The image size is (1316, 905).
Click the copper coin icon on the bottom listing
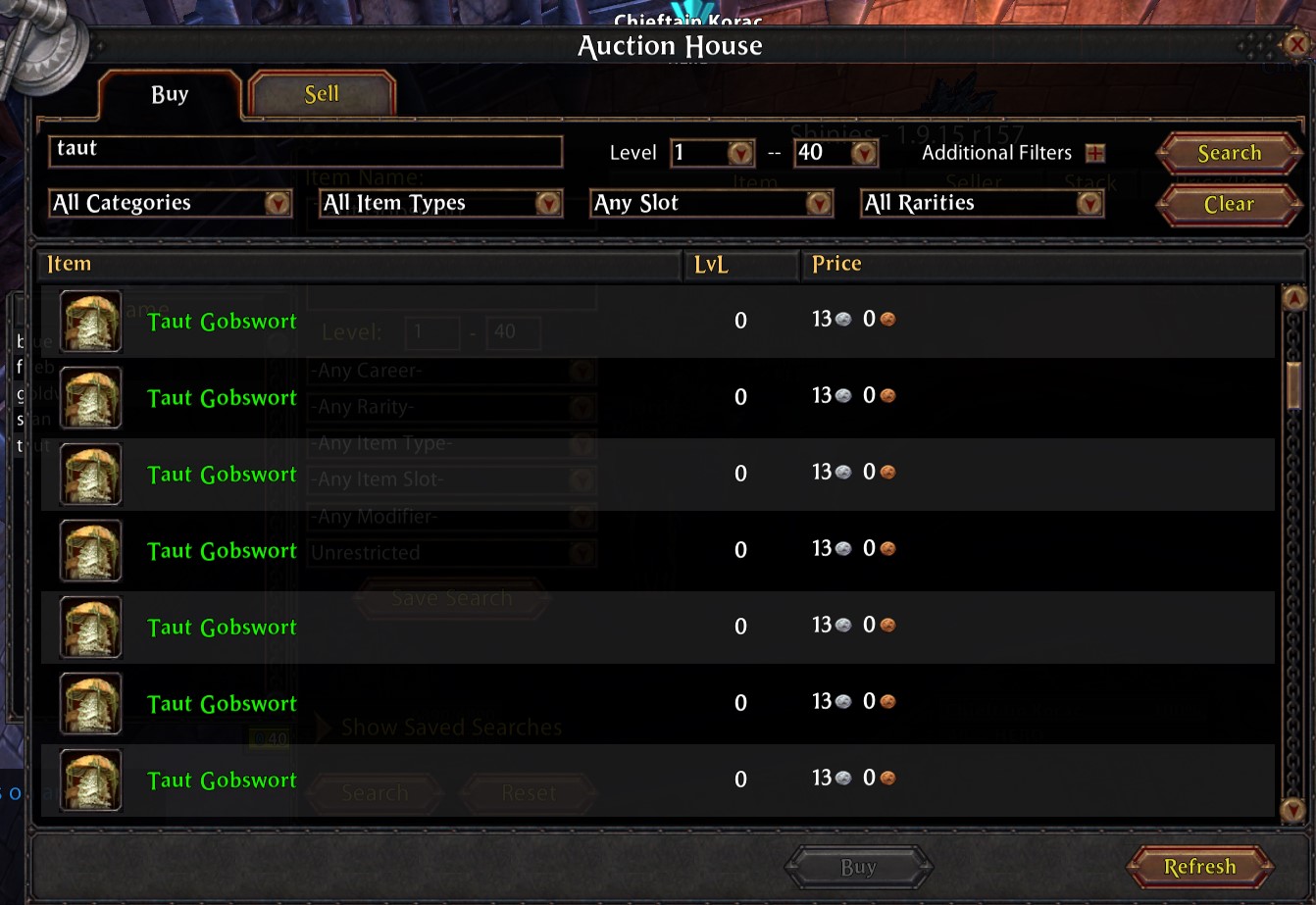887,778
